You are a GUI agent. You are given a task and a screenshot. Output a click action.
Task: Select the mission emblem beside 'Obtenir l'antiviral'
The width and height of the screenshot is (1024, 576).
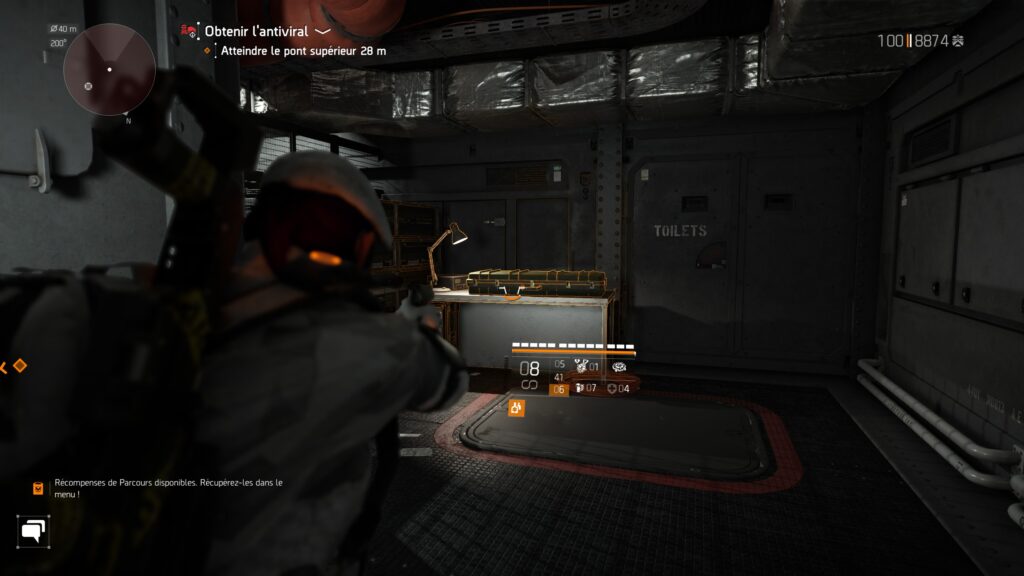pyautogui.click(x=189, y=32)
